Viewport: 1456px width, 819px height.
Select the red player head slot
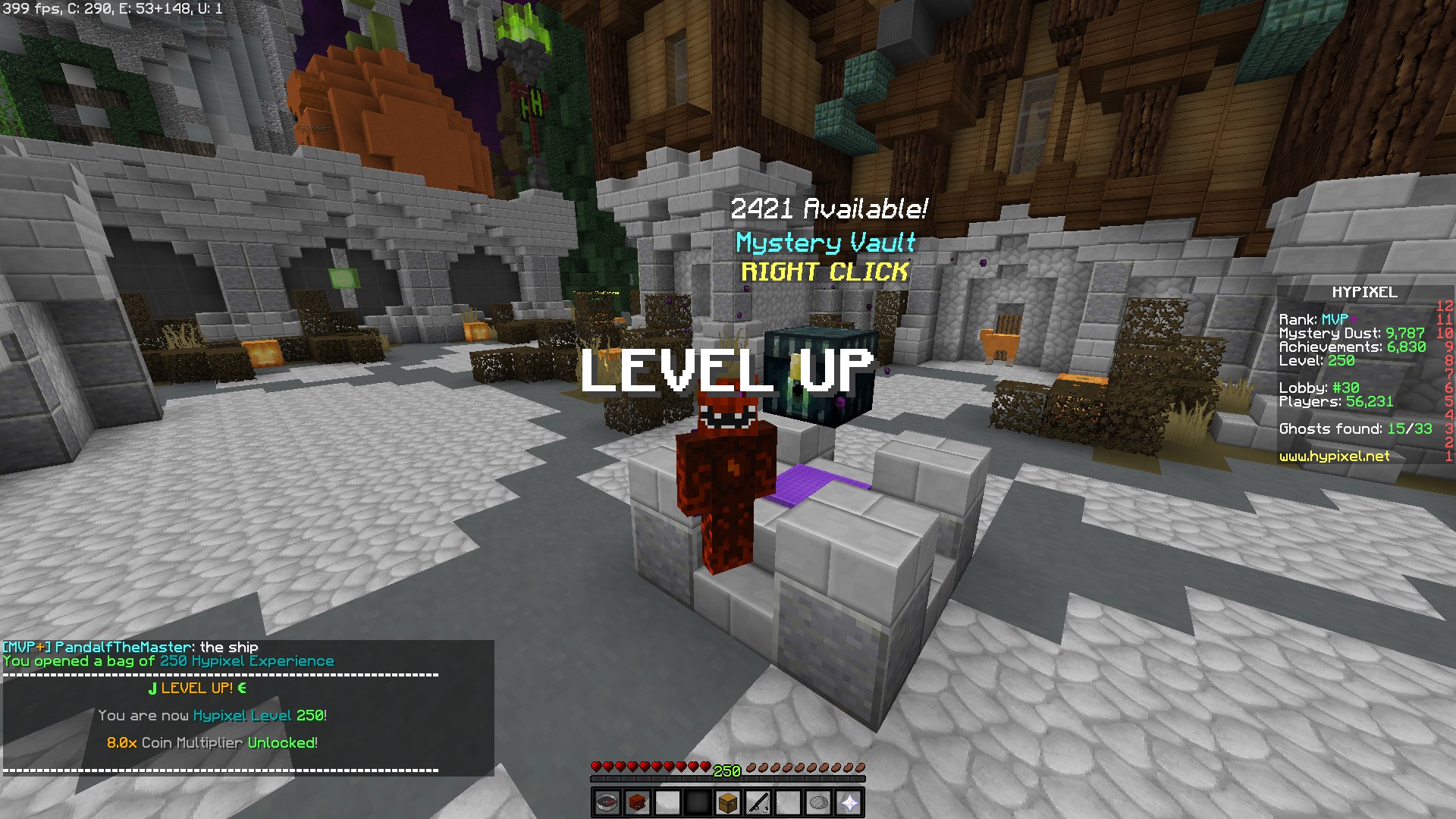637,802
